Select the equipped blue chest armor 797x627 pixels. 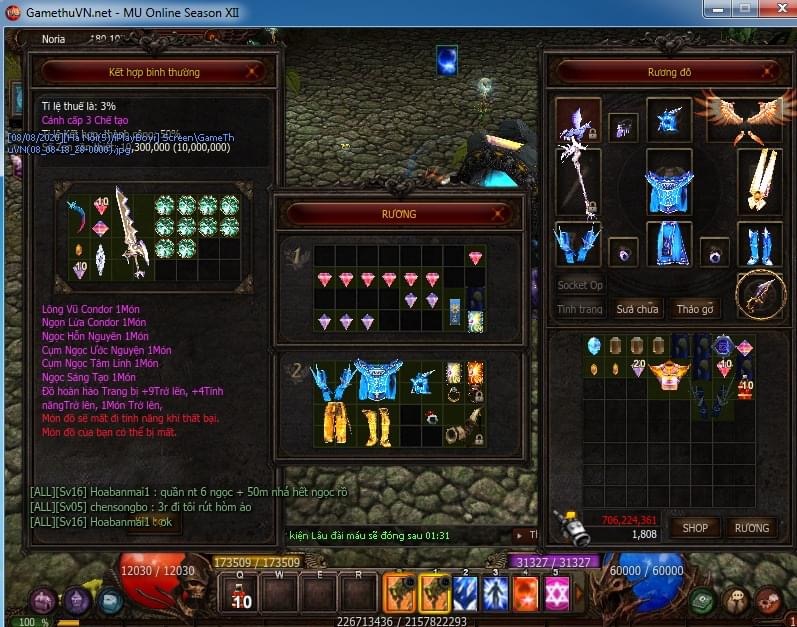669,185
